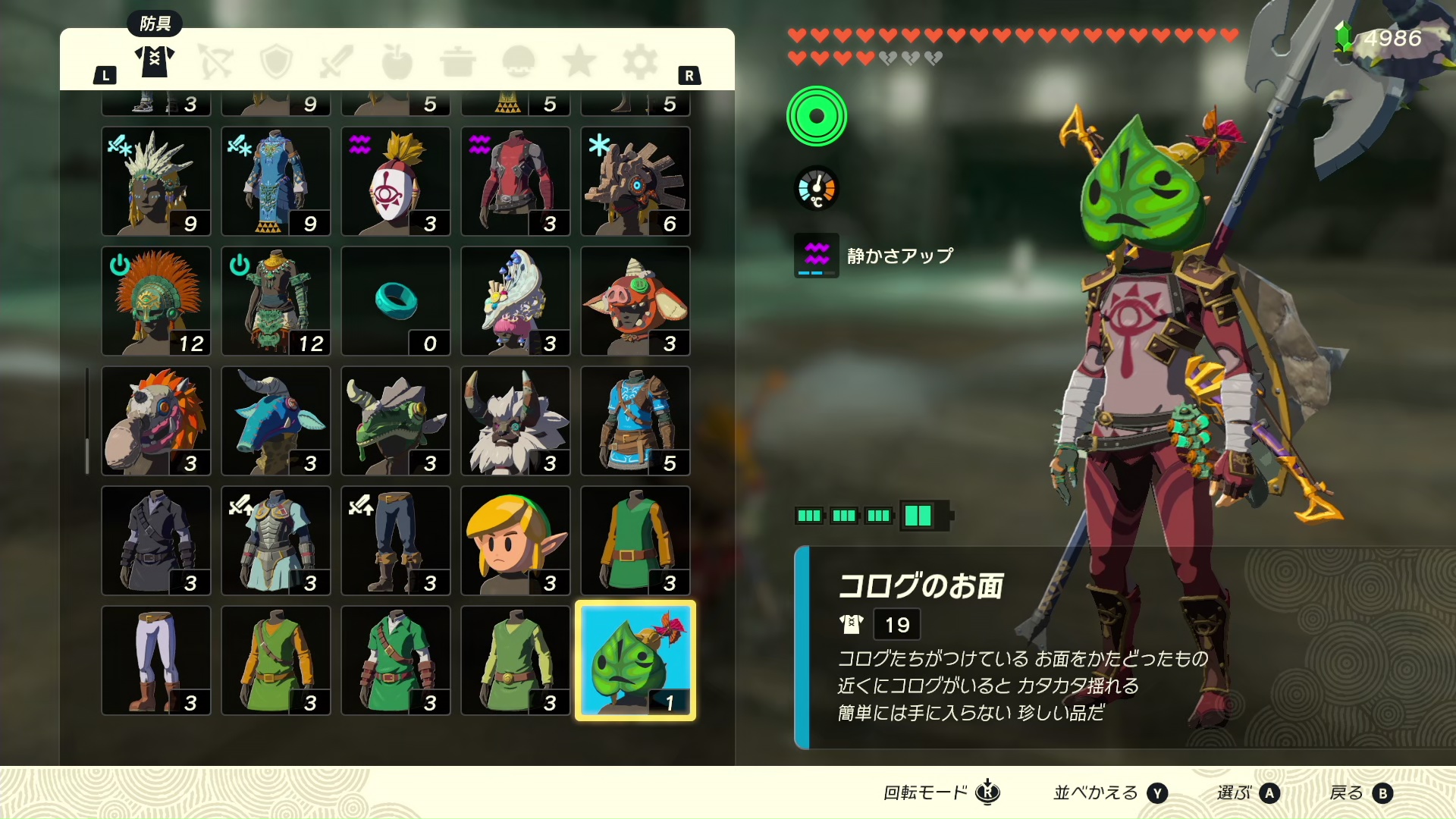
Task: Select the Bokoblin mask slot
Action: click(635, 301)
